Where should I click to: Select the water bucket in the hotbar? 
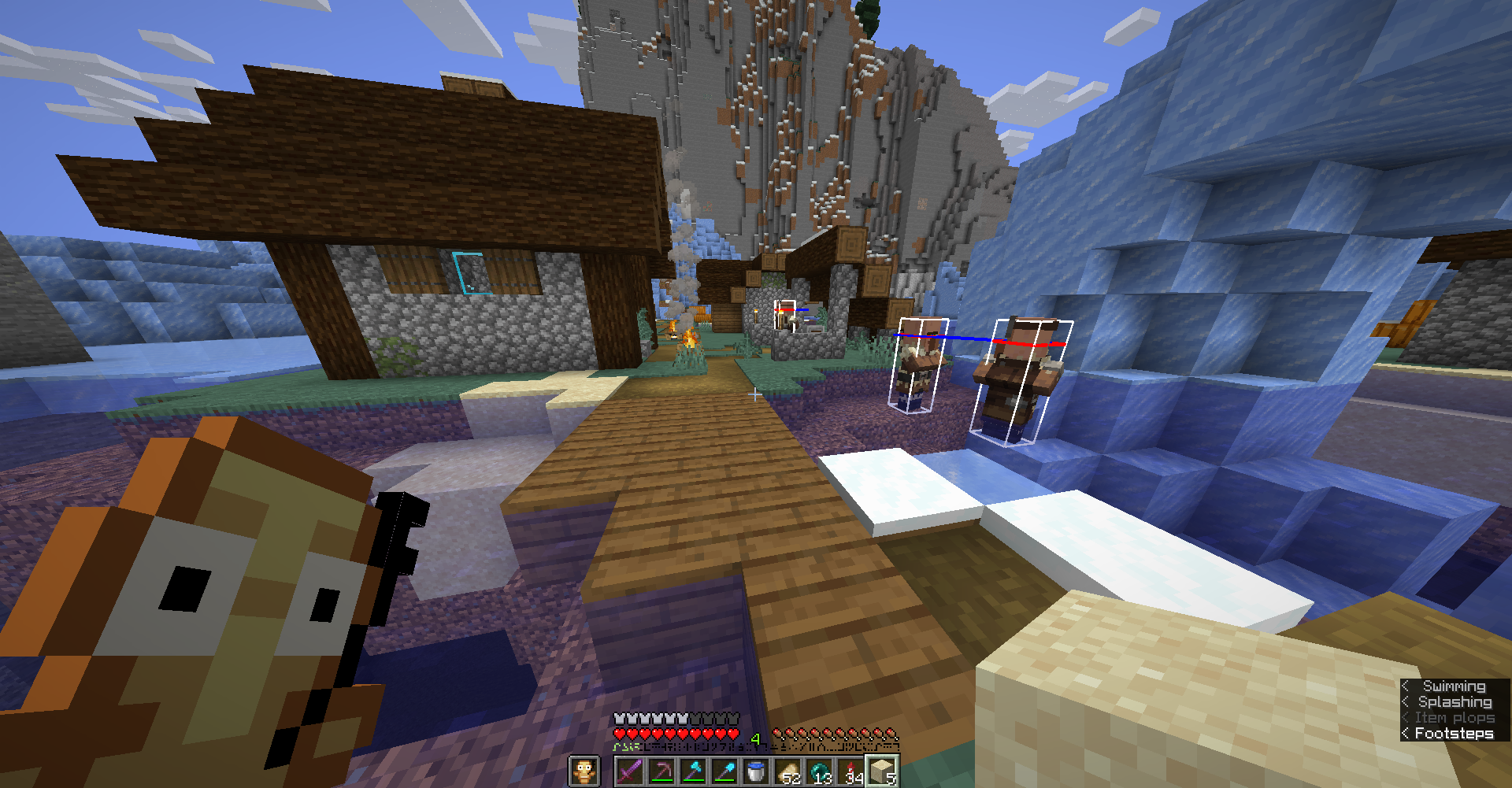click(754, 773)
